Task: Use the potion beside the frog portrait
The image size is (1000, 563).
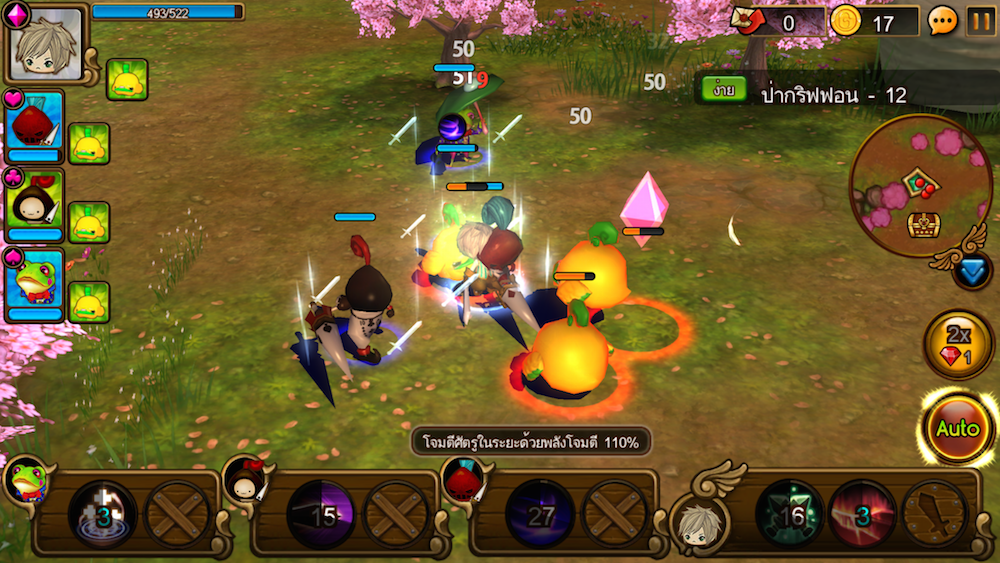Action: [x=89, y=301]
